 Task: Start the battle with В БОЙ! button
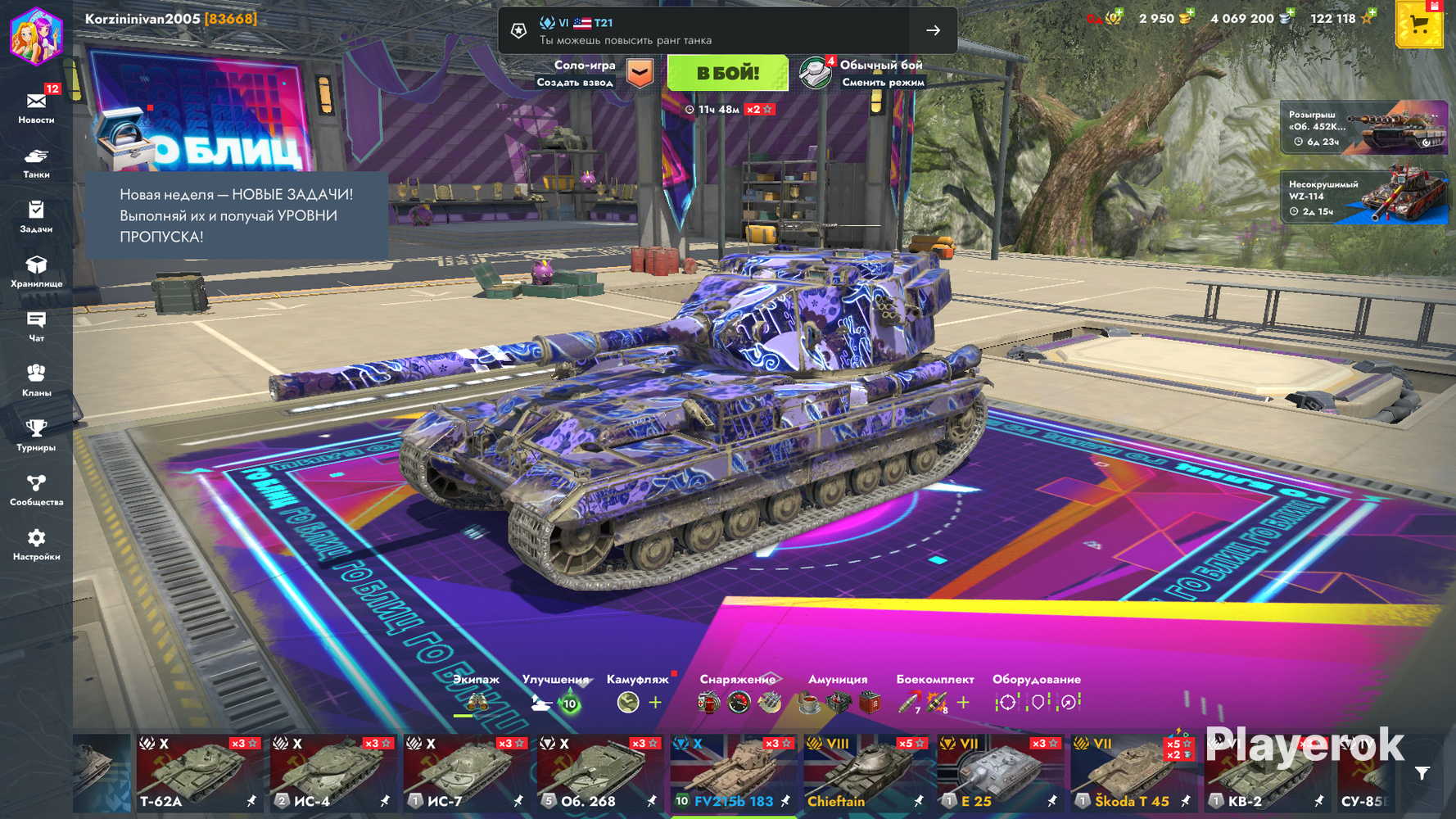click(727, 73)
